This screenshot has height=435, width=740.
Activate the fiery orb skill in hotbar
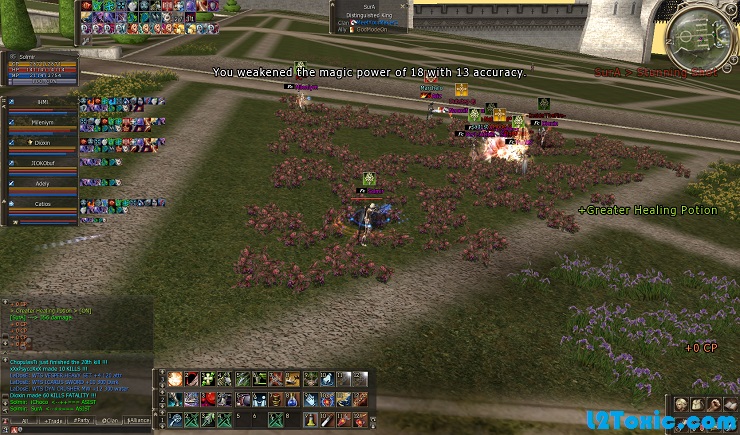pos(175,378)
